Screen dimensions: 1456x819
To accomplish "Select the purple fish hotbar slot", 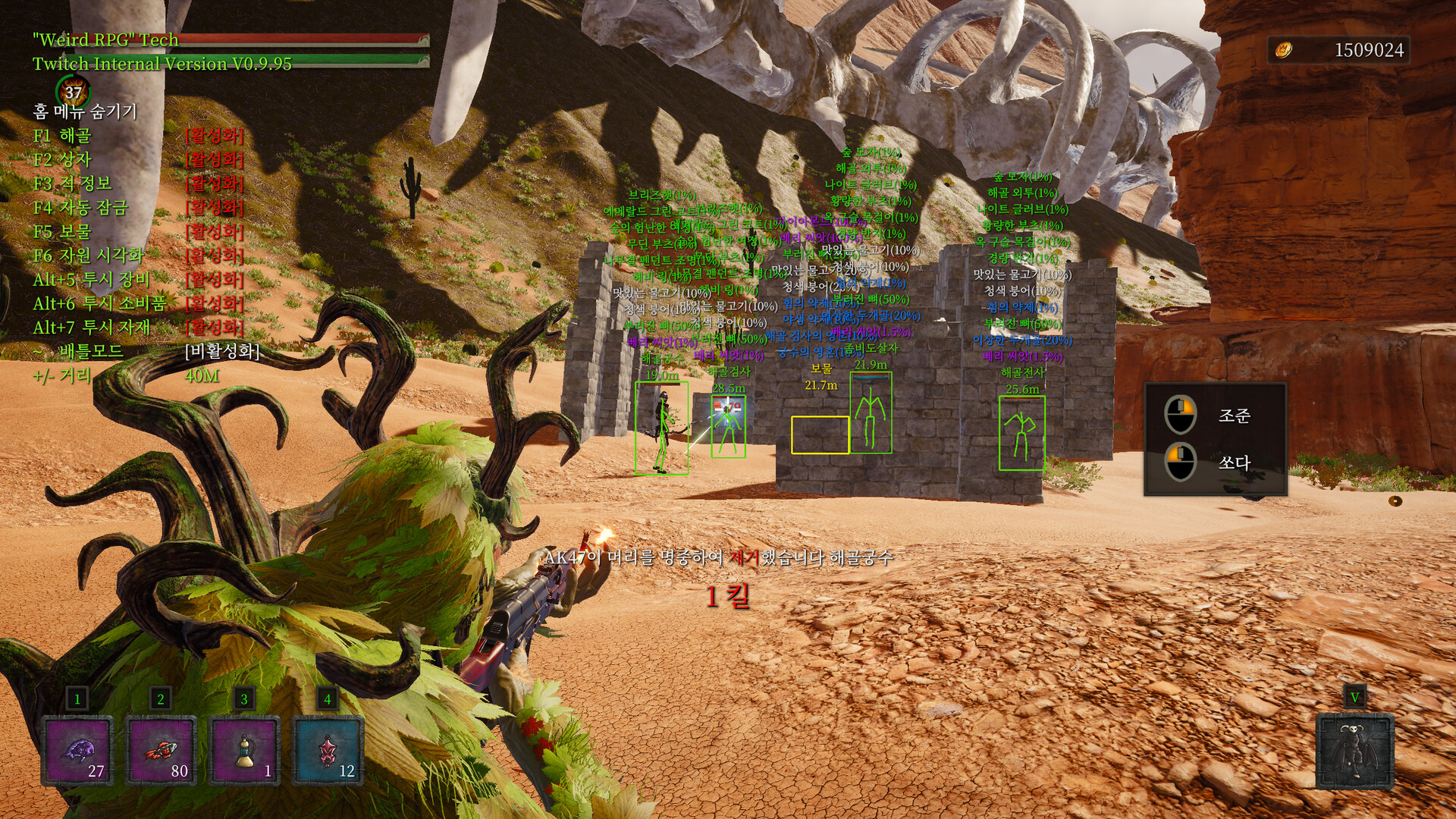I will (x=77, y=751).
